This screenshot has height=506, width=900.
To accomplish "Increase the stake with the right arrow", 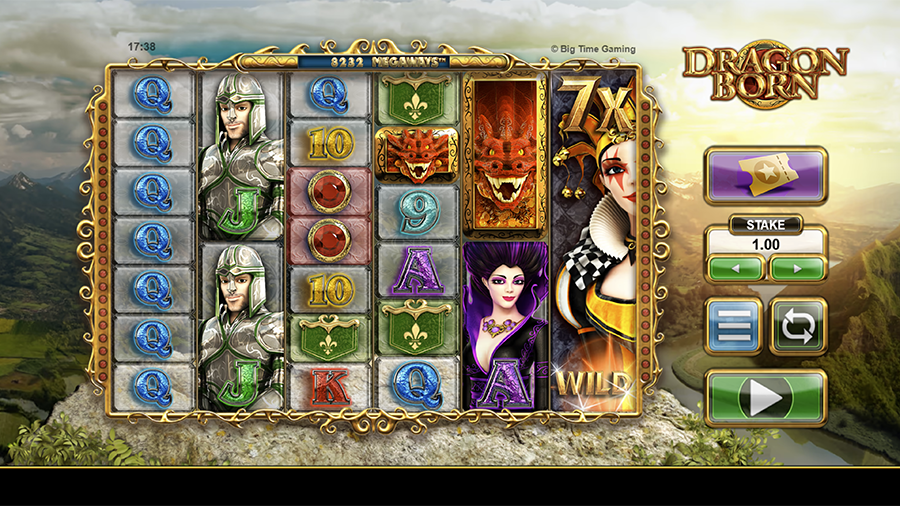I will click(x=797, y=268).
